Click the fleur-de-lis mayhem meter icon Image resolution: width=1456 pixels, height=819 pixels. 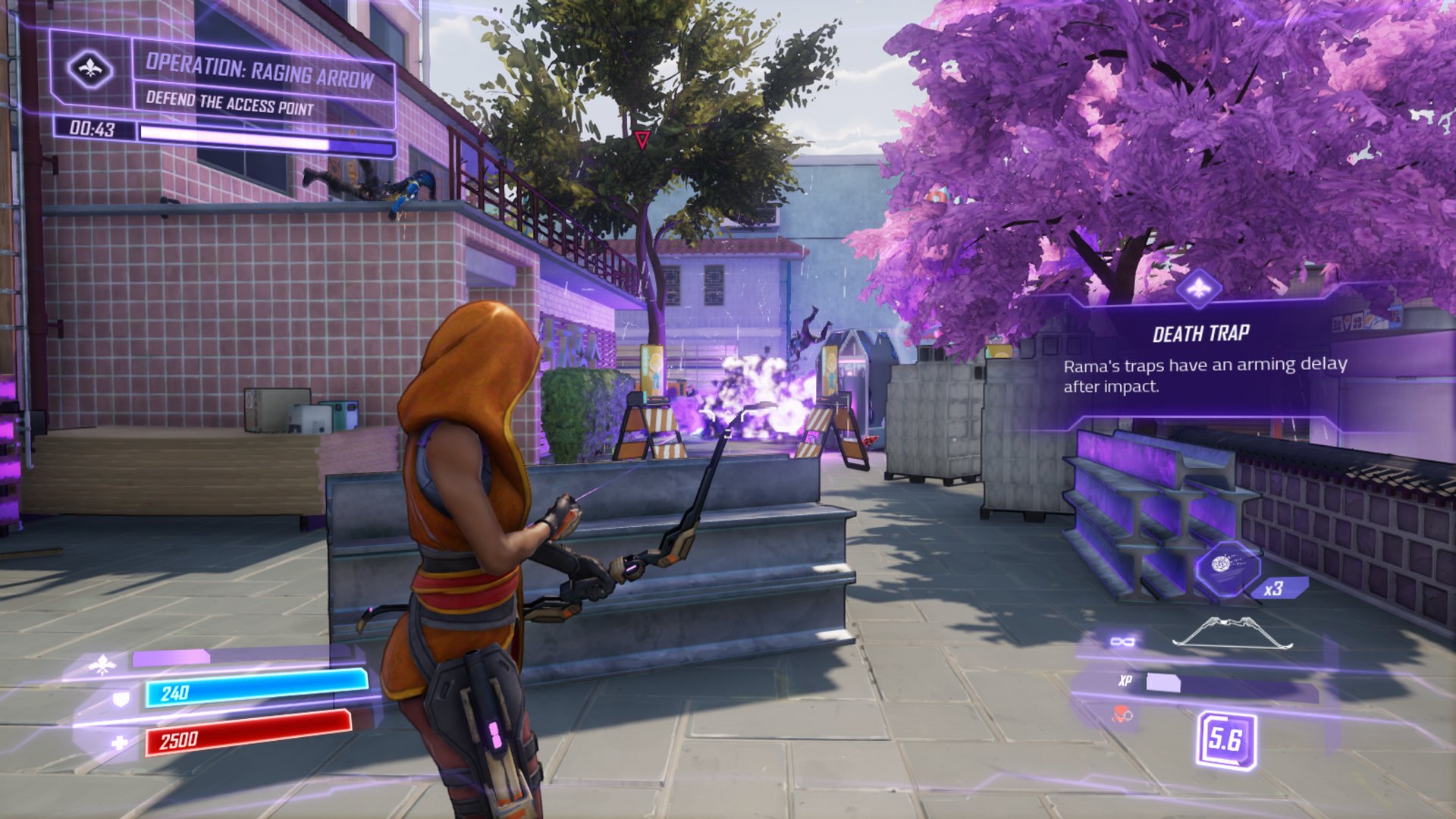tap(102, 666)
